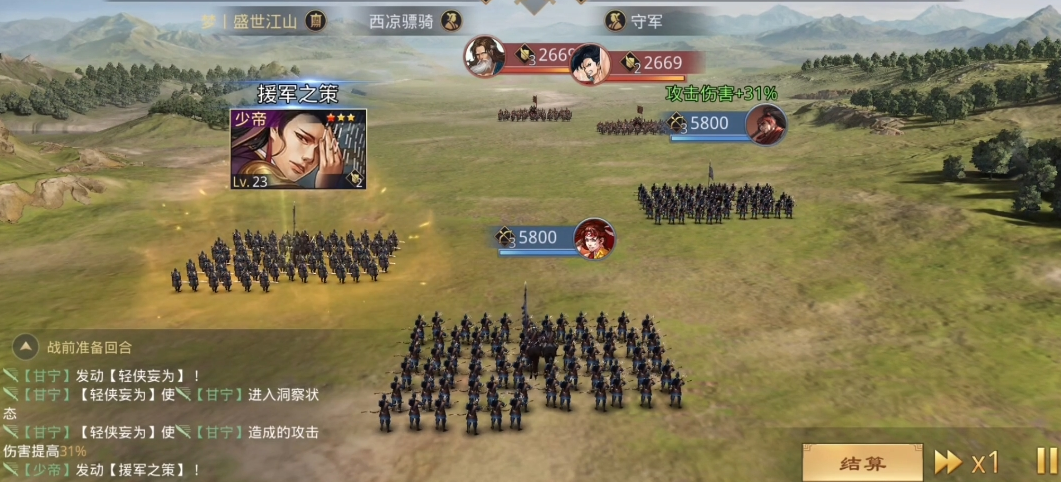Toggle the x1 battle speed control
The width and height of the screenshot is (1061, 482).
tap(967, 462)
